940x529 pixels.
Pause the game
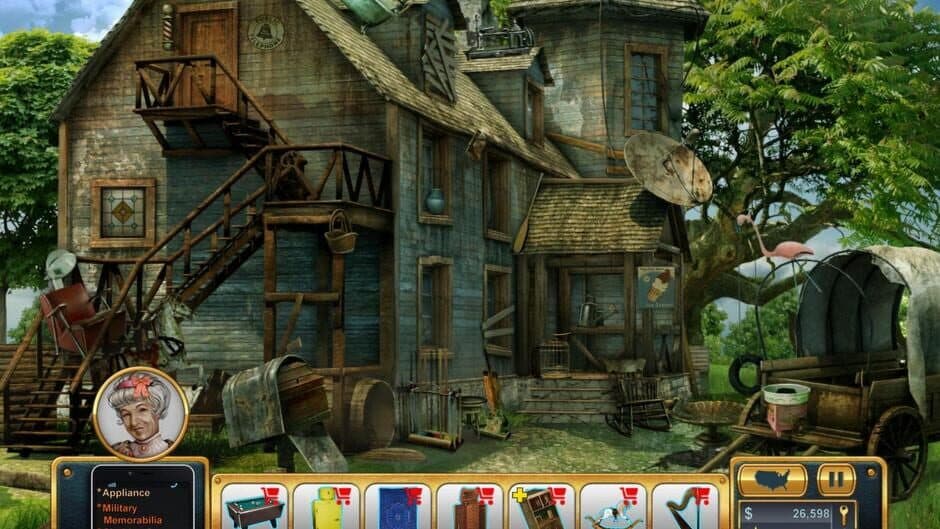click(836, 480)
